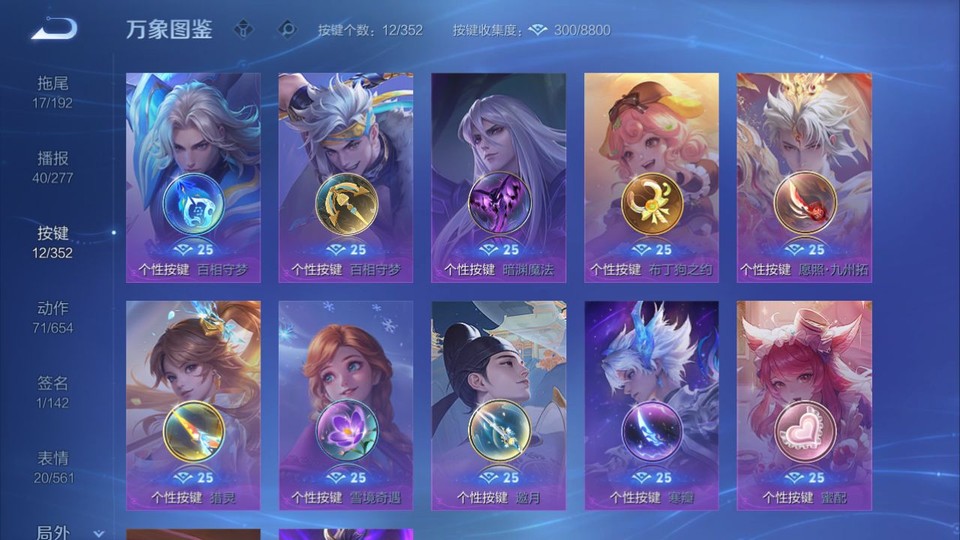Viewport: 960px width, 540px height.
Task: Open the 雪境奇遇 button skin card
Action: (346, 405)
